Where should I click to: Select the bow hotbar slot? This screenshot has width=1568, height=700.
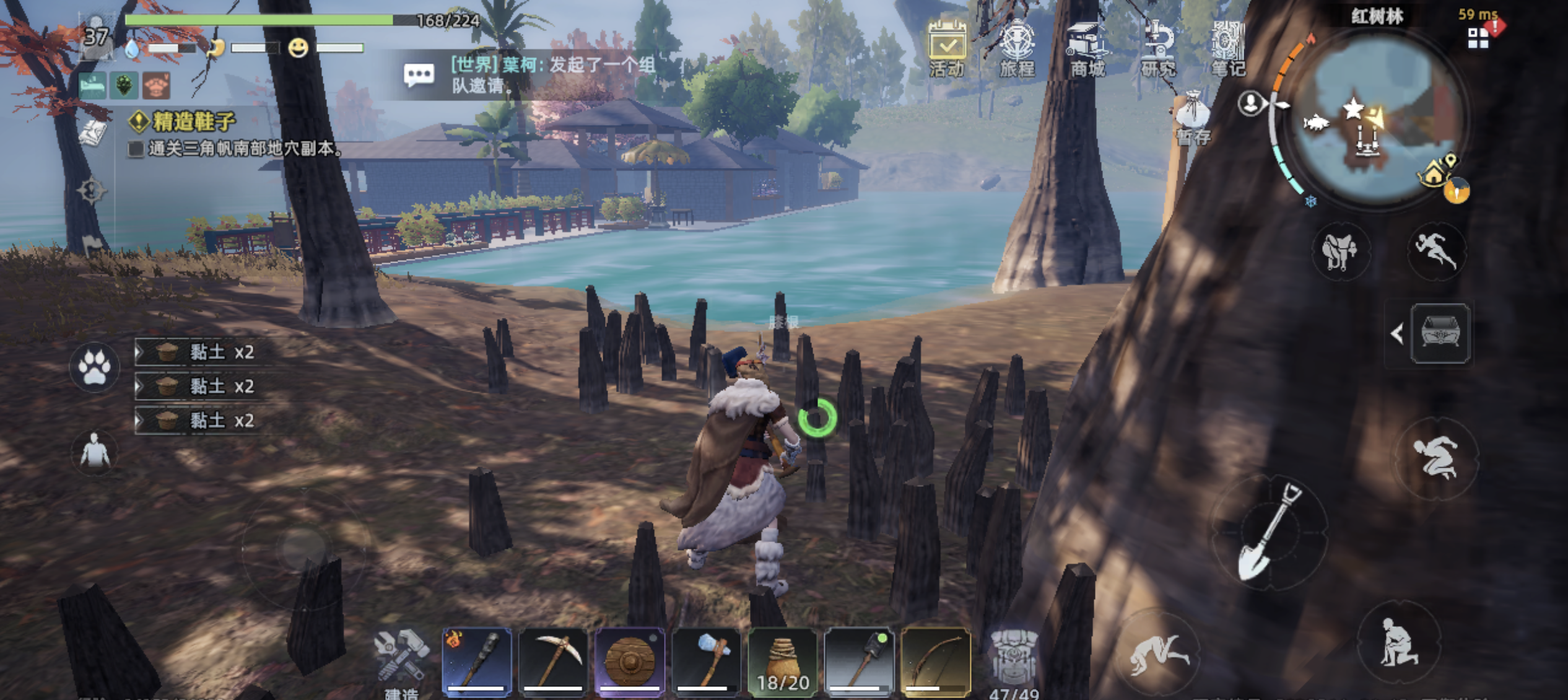(x=936, y=661)
